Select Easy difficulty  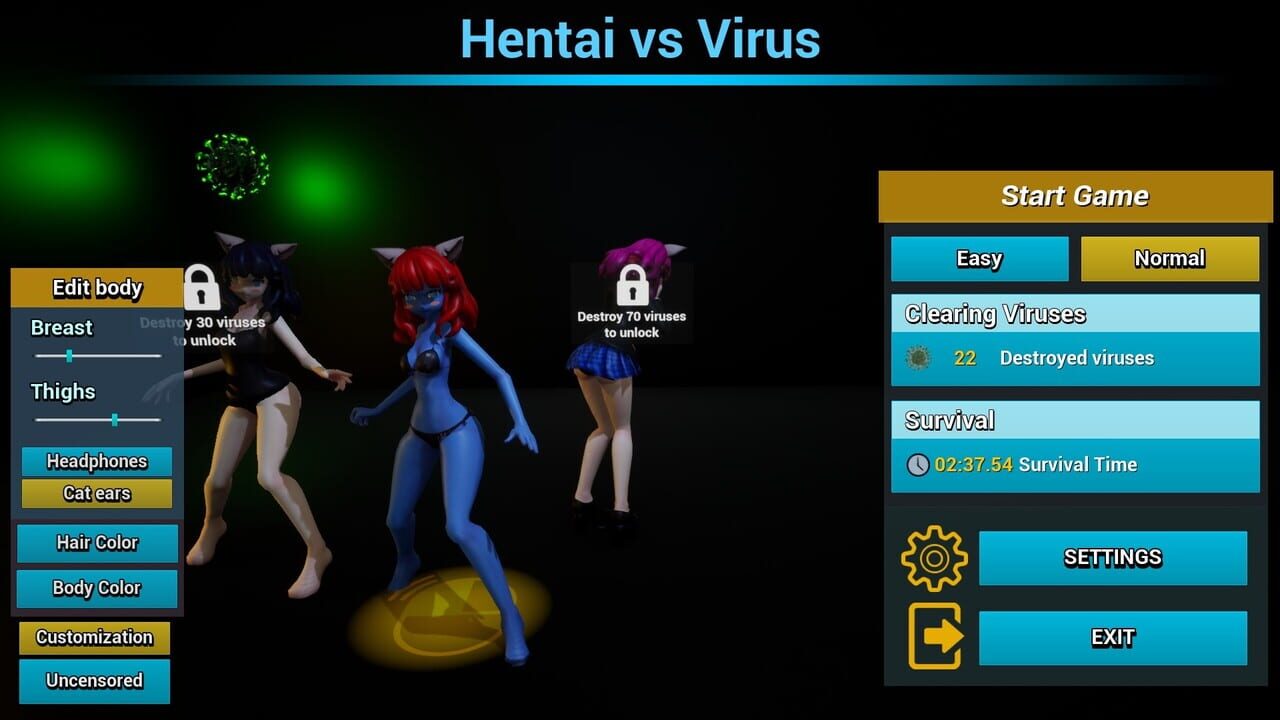pos(979,258)
